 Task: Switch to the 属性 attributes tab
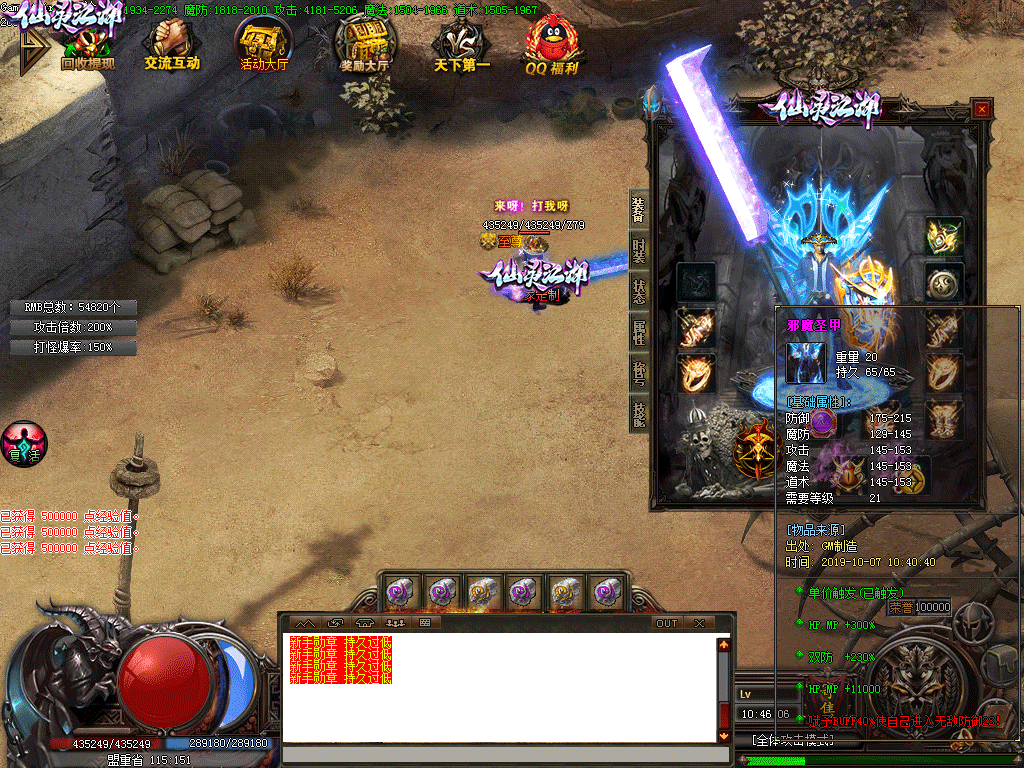[638, 333]
